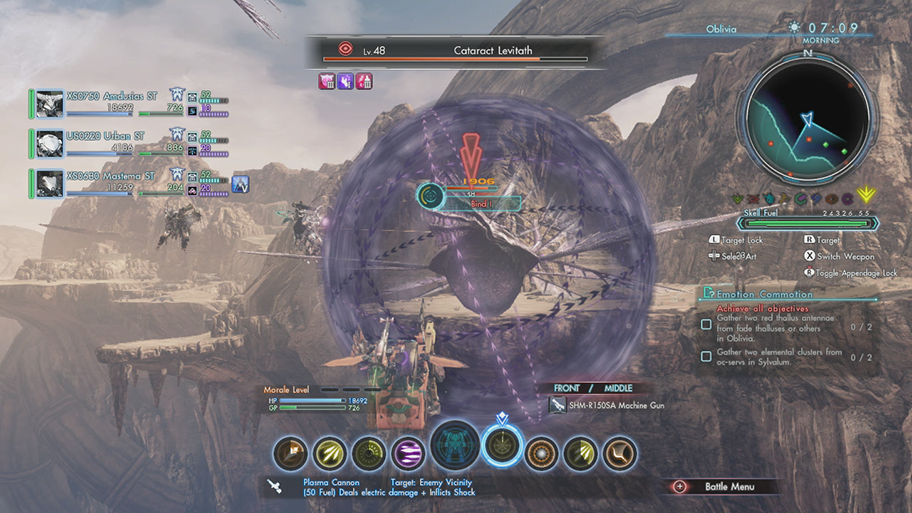912x513 pixels.
Task: Inspect the first pink enemy debuff icon
Action: click(x=327, y=81)
